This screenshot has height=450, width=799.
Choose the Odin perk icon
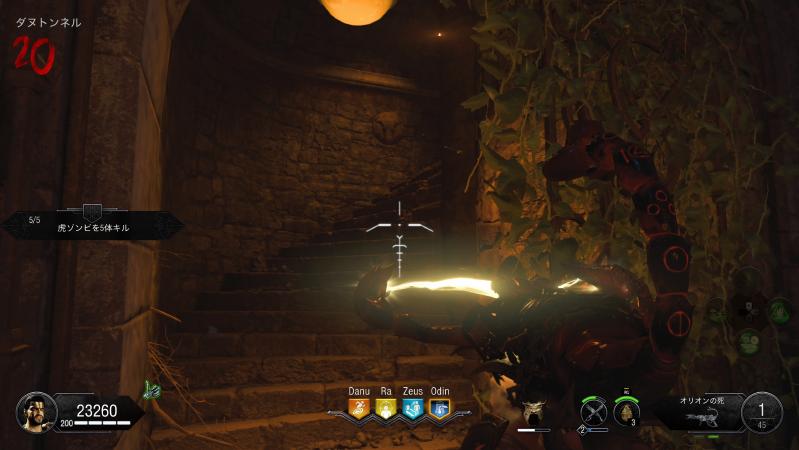439,408
